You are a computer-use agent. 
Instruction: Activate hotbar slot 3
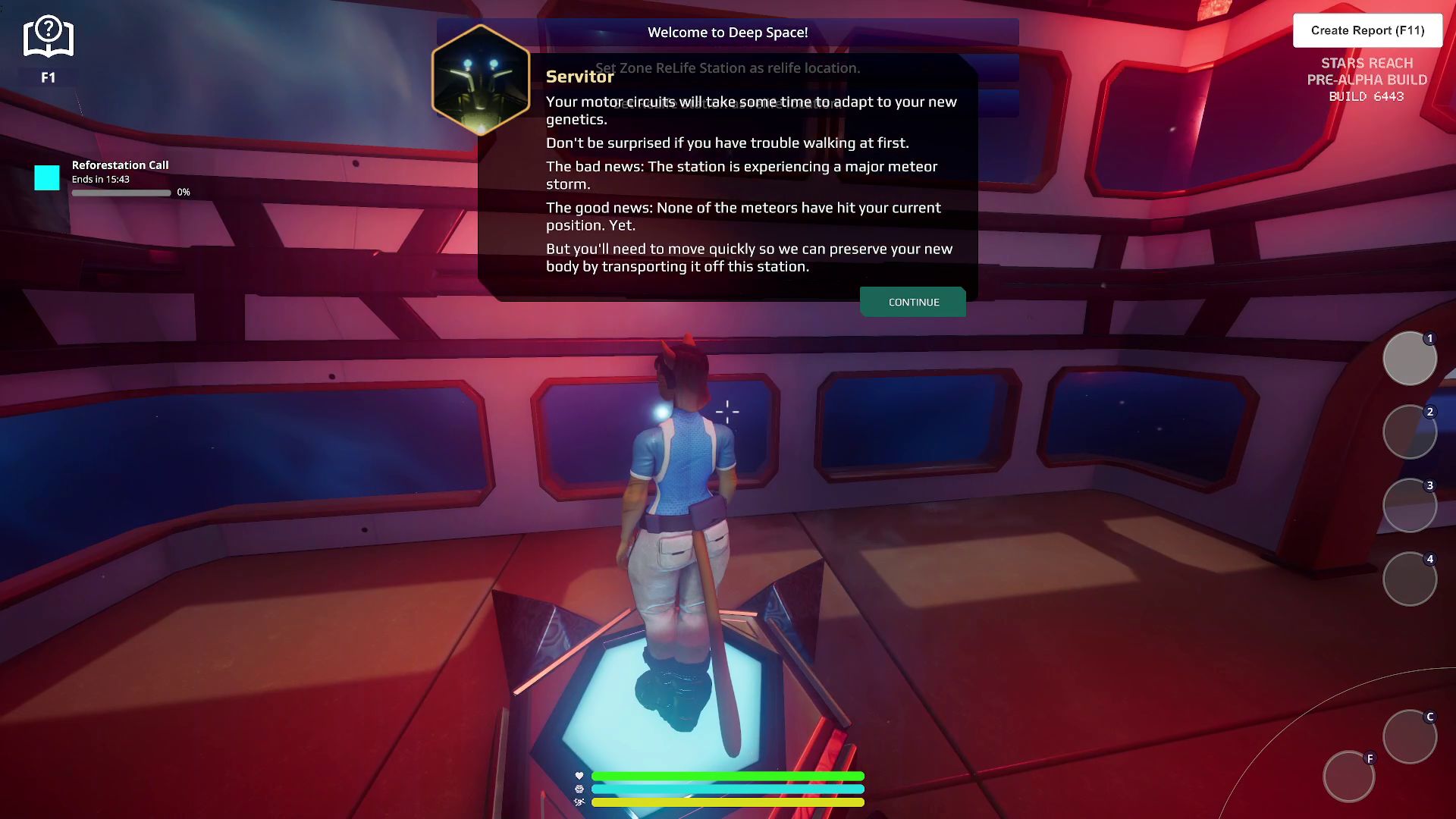(1410, 506)
